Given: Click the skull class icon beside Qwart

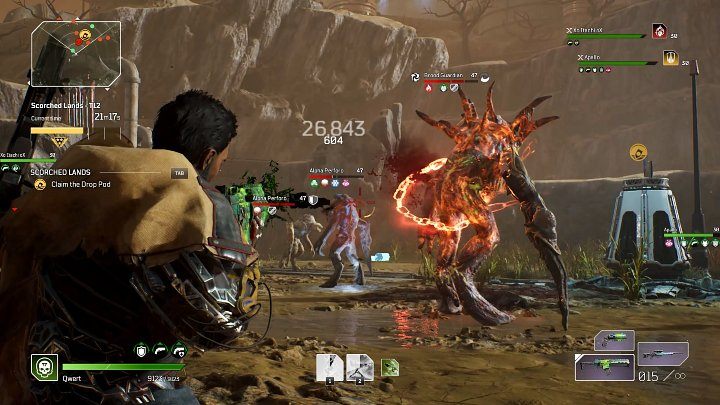Looking at the screenshot, I should (44, 366).
